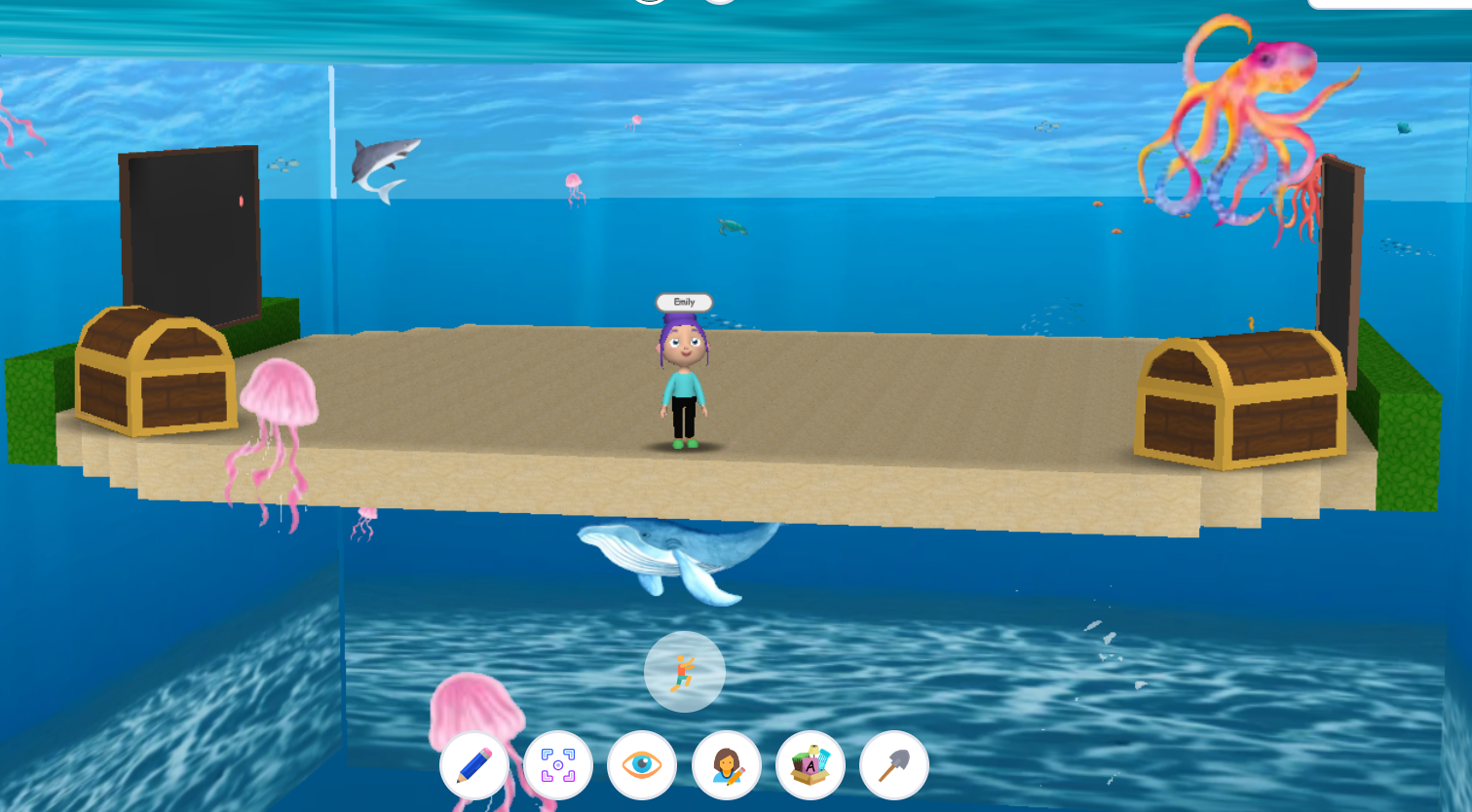Open the avatar customization tool
Image resolution: width=1472 pixels, height=812 pixels.
[x=726, y=766]
